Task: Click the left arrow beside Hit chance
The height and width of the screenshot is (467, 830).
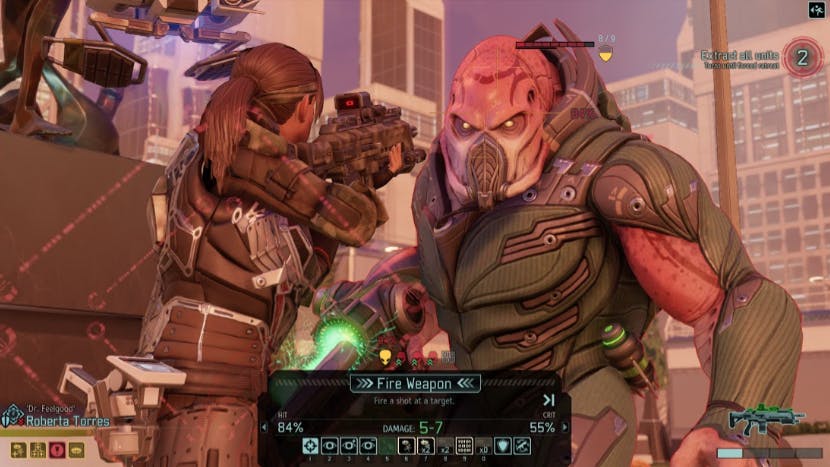Action: 264,428
